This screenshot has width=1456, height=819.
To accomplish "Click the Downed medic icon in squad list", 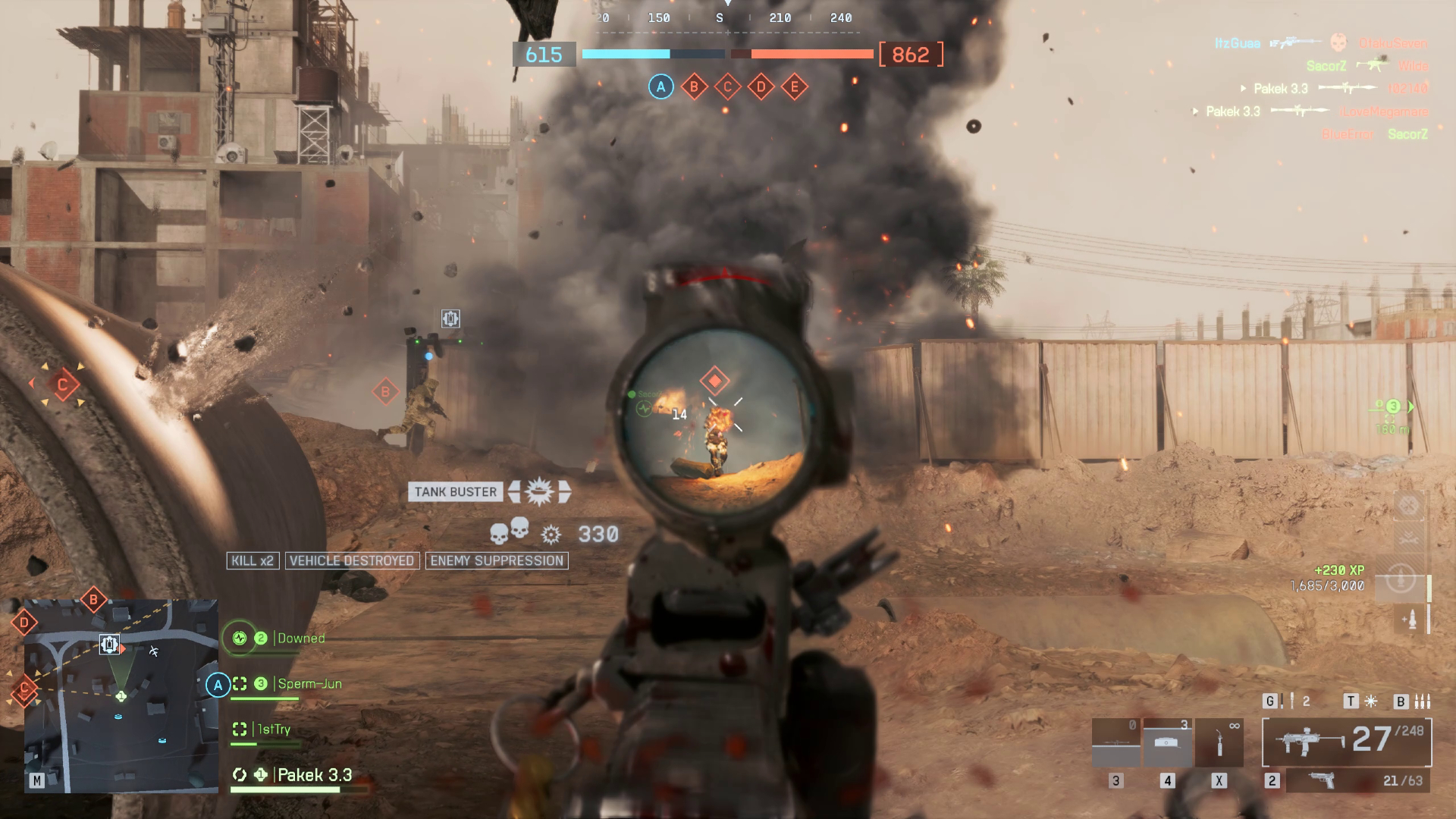I will click(239, 638).
